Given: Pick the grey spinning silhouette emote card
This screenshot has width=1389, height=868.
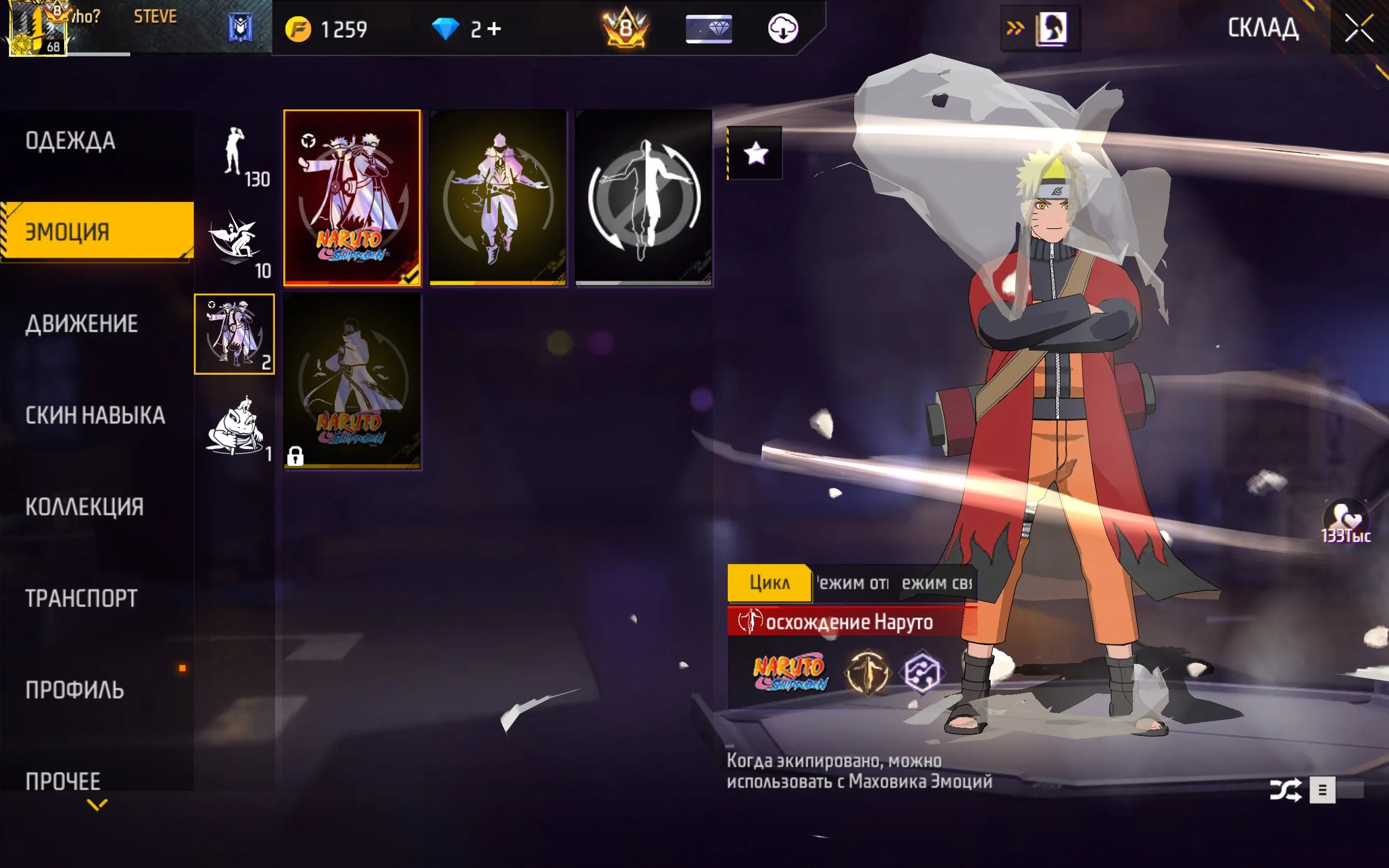Looking at the screenshot, I should pos(643,198).
